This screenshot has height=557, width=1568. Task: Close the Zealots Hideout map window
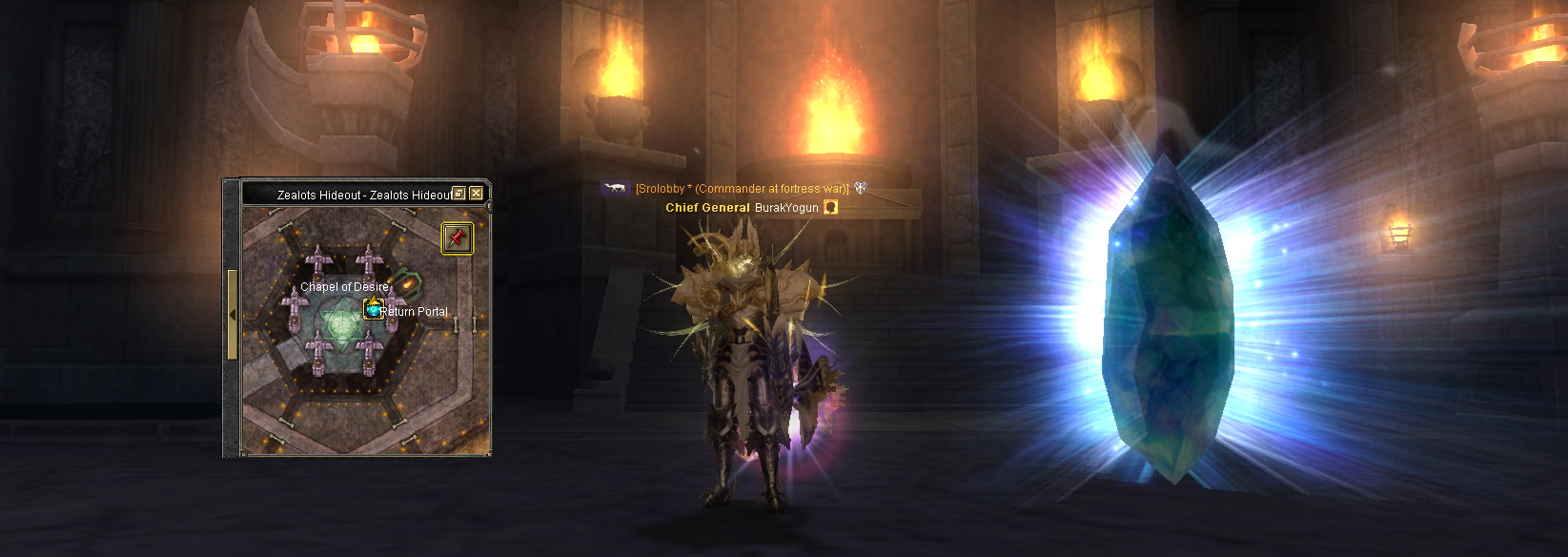[x=477, y=194]
